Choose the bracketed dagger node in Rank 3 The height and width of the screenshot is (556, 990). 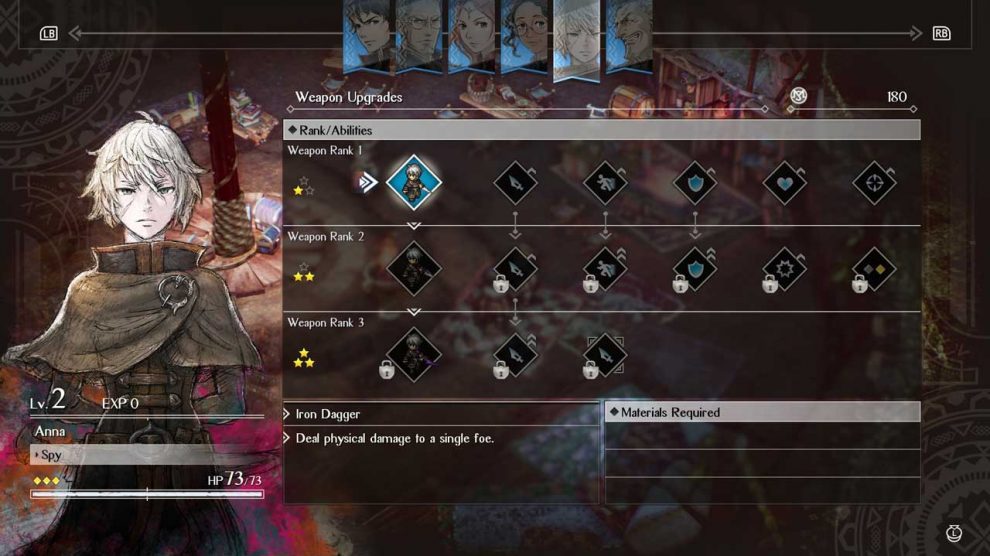click(605, 355)
